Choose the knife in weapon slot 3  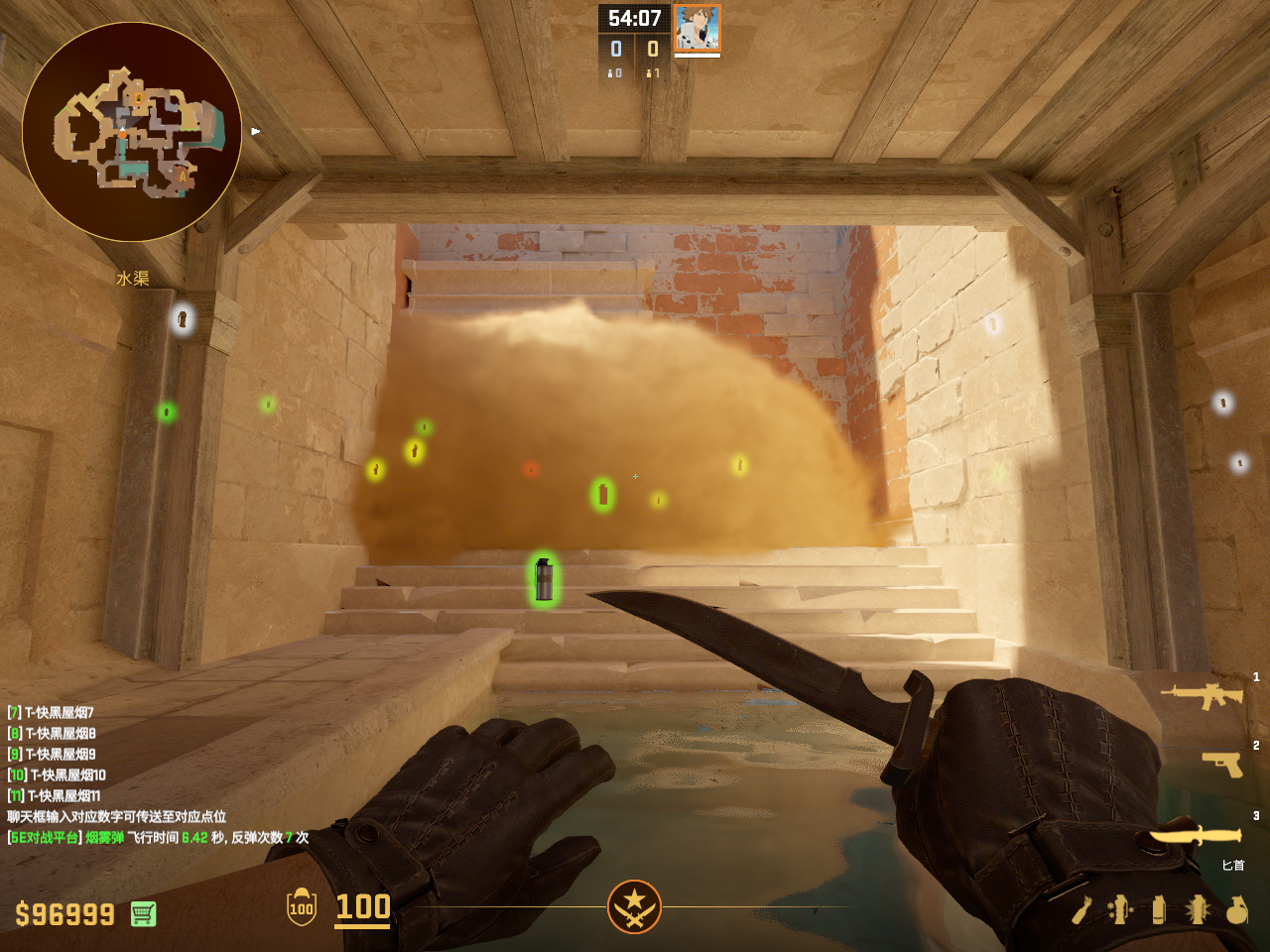(x=1196, y=838)
